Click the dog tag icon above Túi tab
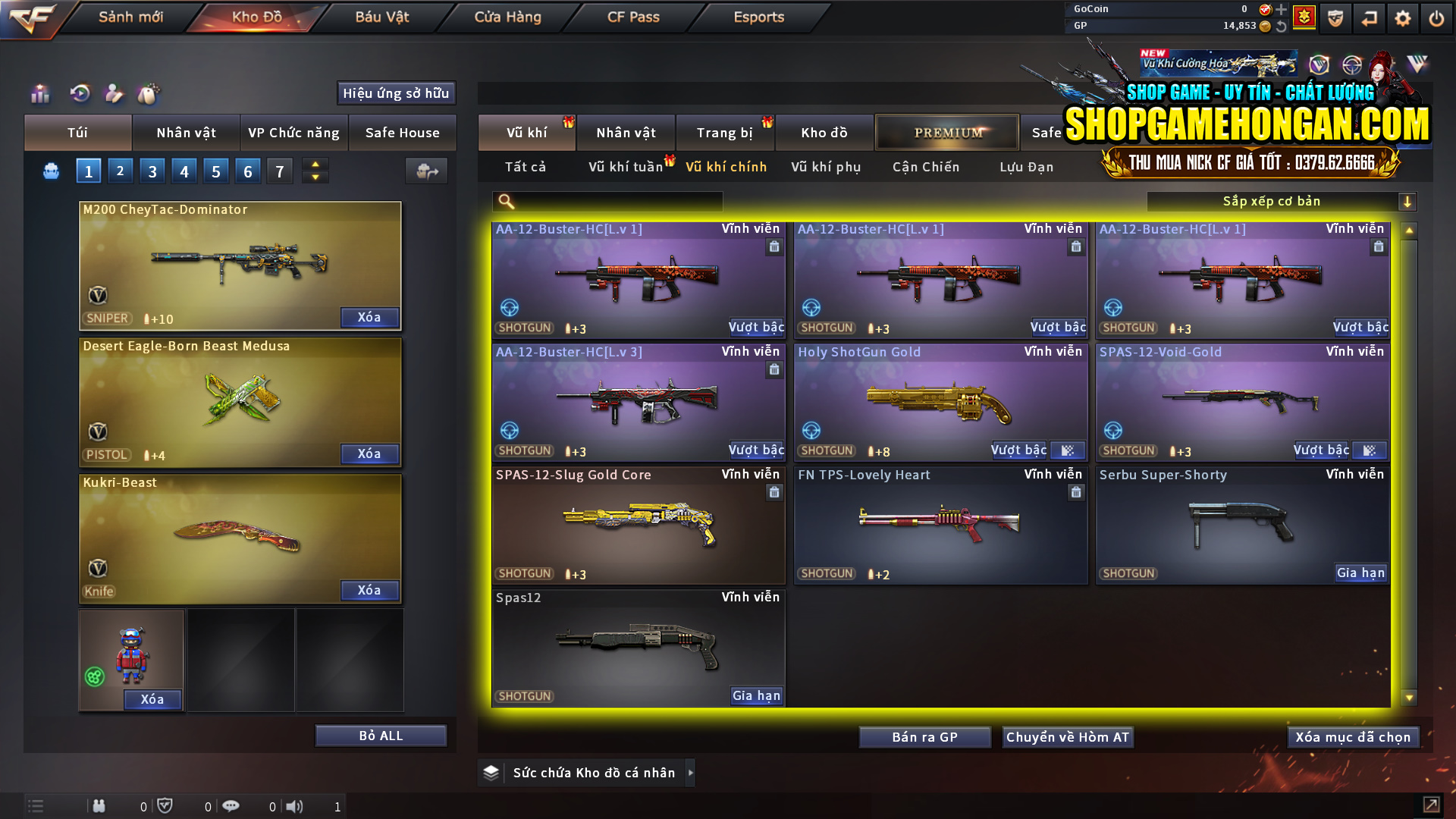This screenshot has height=819, width=1456. click(149, 93)
